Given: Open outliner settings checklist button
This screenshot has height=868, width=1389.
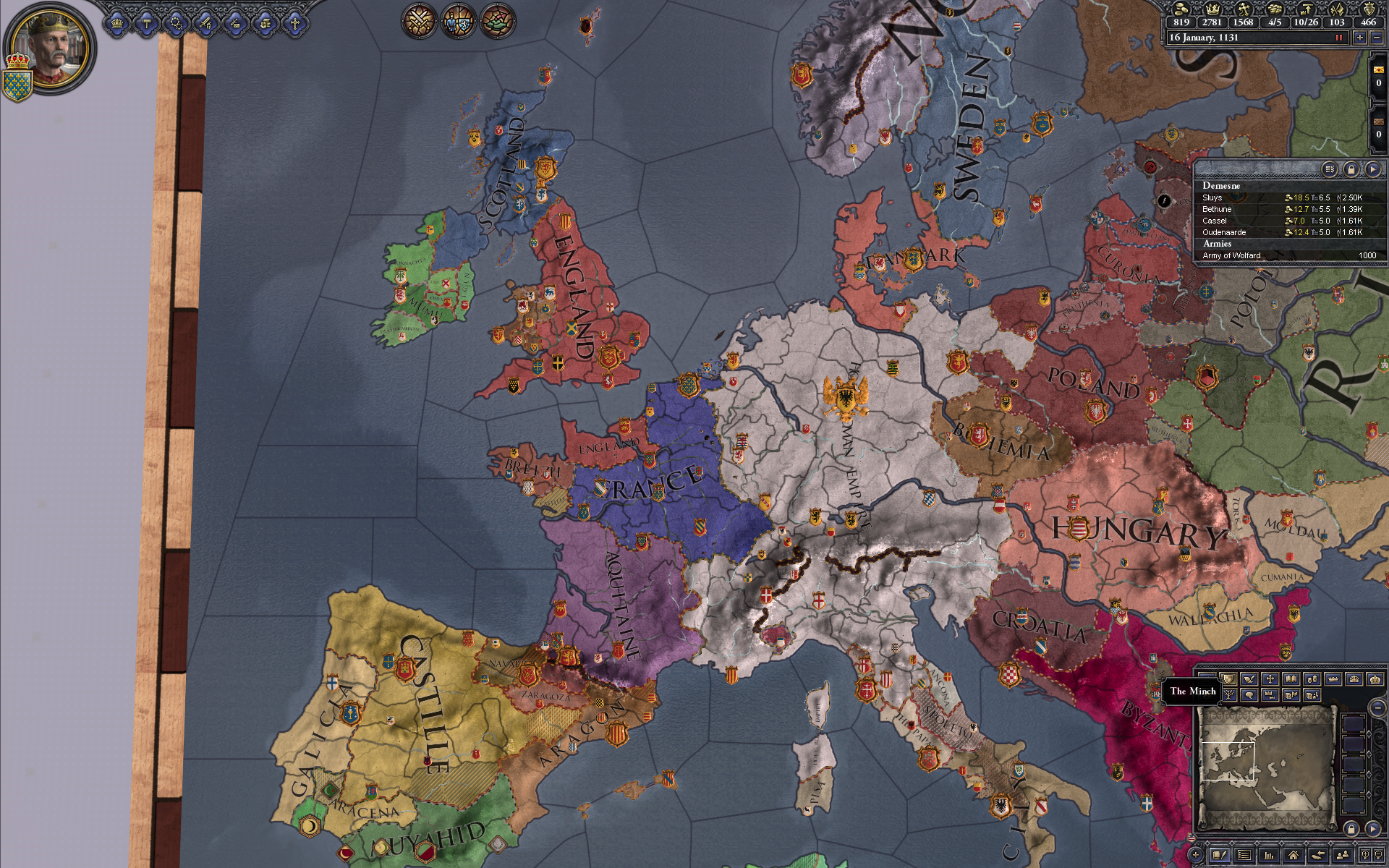Looking at the screenshot, I should [1330, 169].
